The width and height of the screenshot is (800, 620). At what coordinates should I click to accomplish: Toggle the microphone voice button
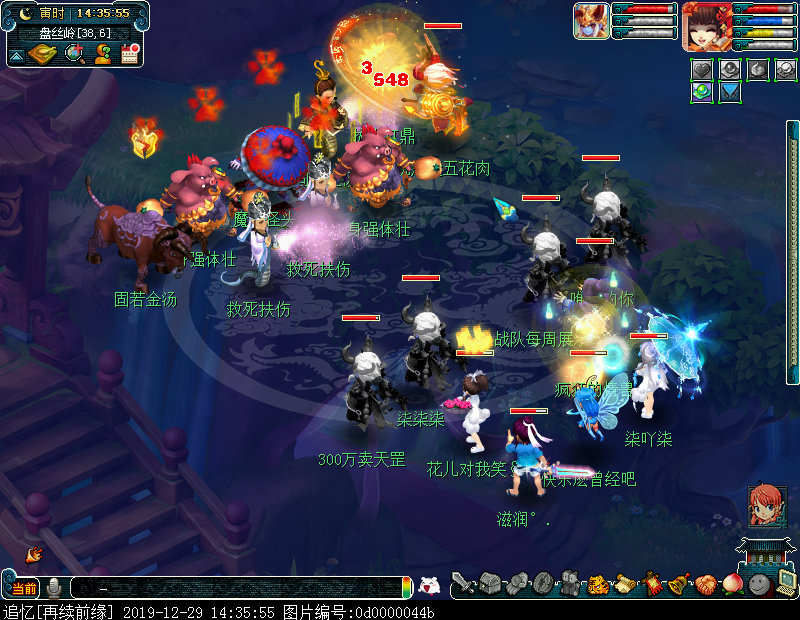pos(53,588)
